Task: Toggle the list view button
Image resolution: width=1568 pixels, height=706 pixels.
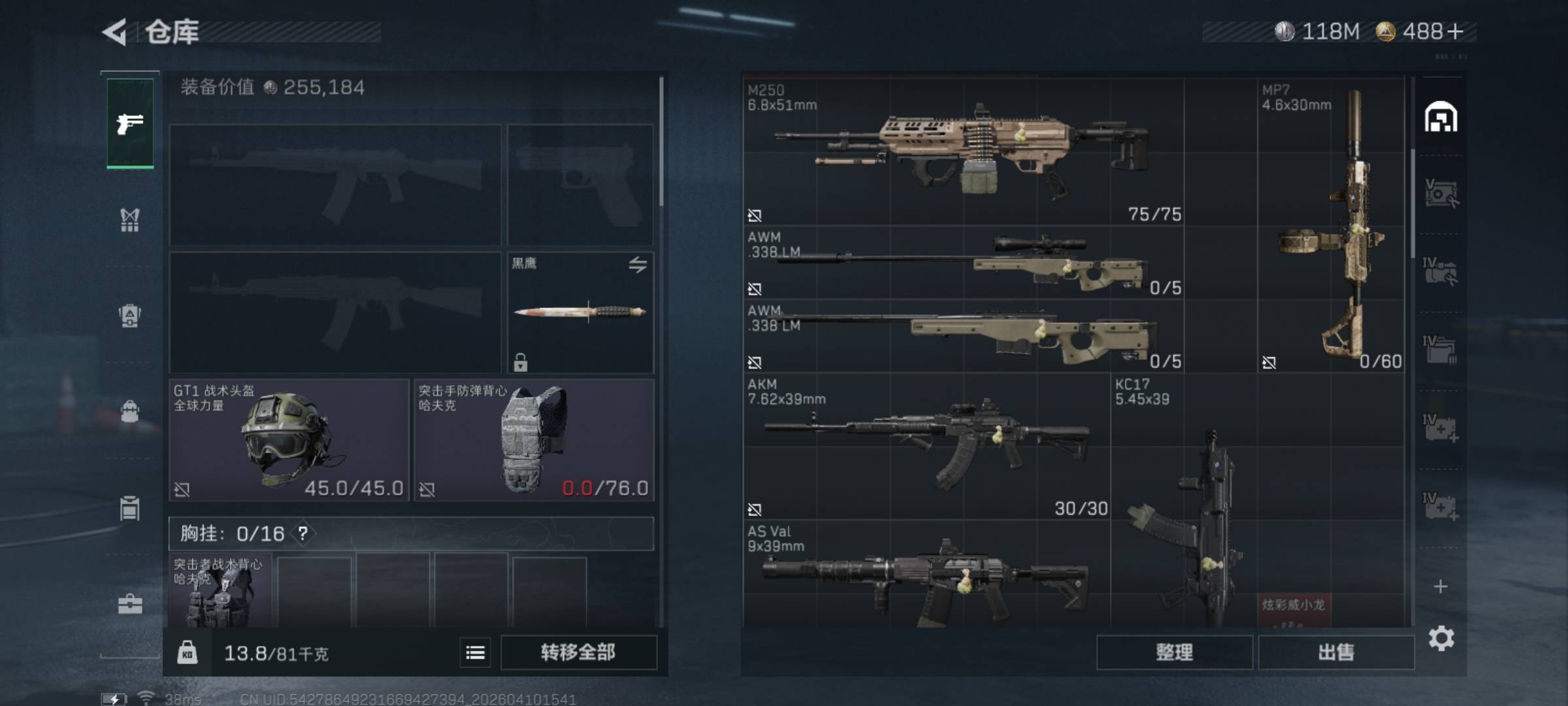Action: (x=475, y=652)
